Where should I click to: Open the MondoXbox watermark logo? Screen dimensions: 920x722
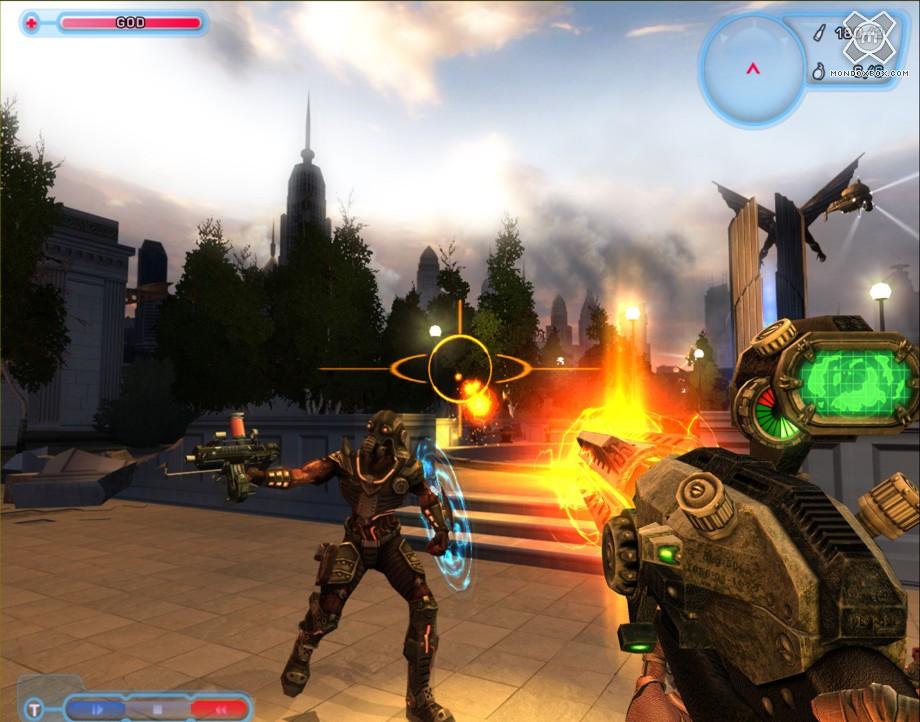(868, 40)
